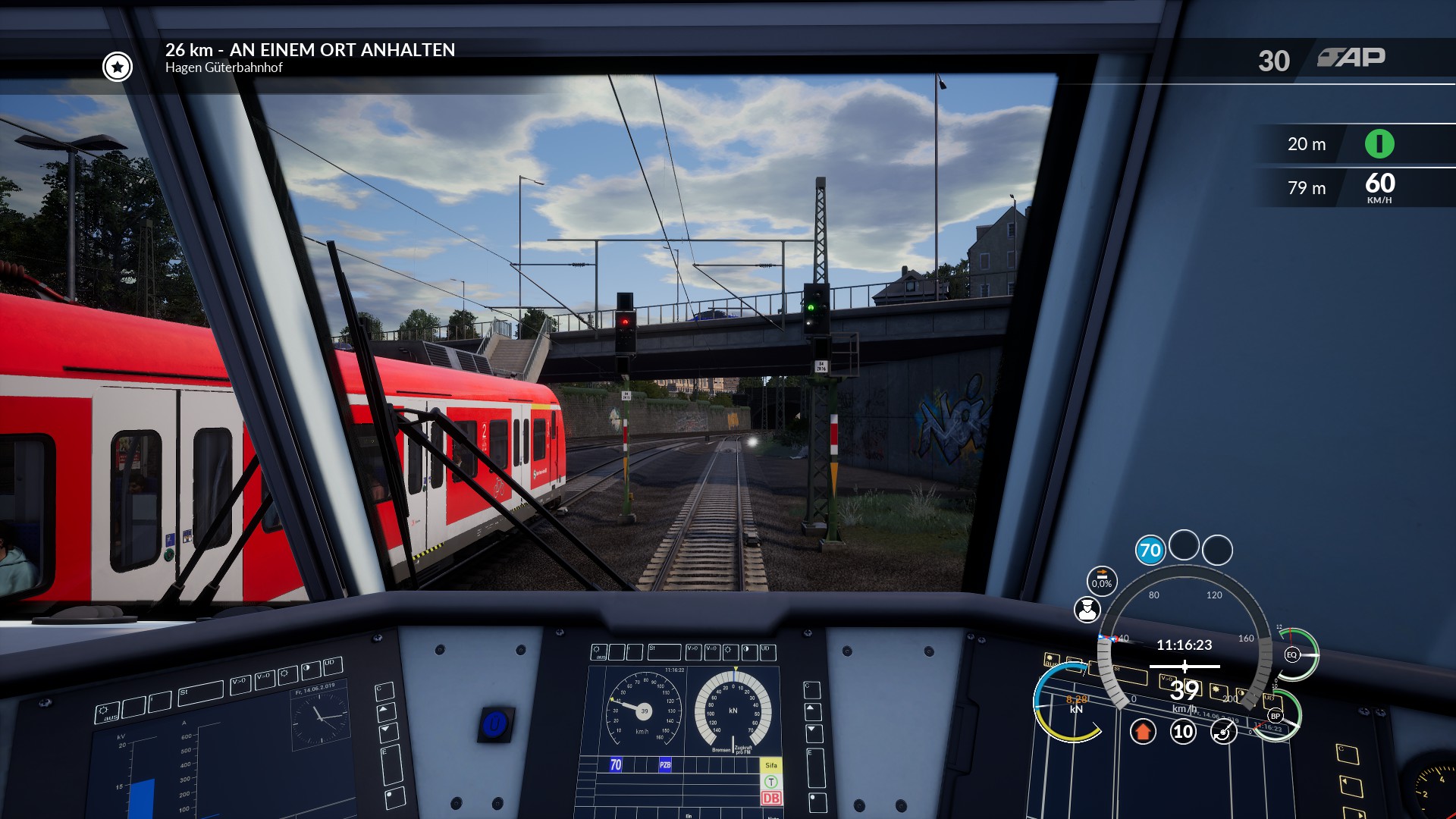This screenshot has width=1456, height=819.
Task: Click the circled 10 icon under speedometer
Action: (1183, 732)
